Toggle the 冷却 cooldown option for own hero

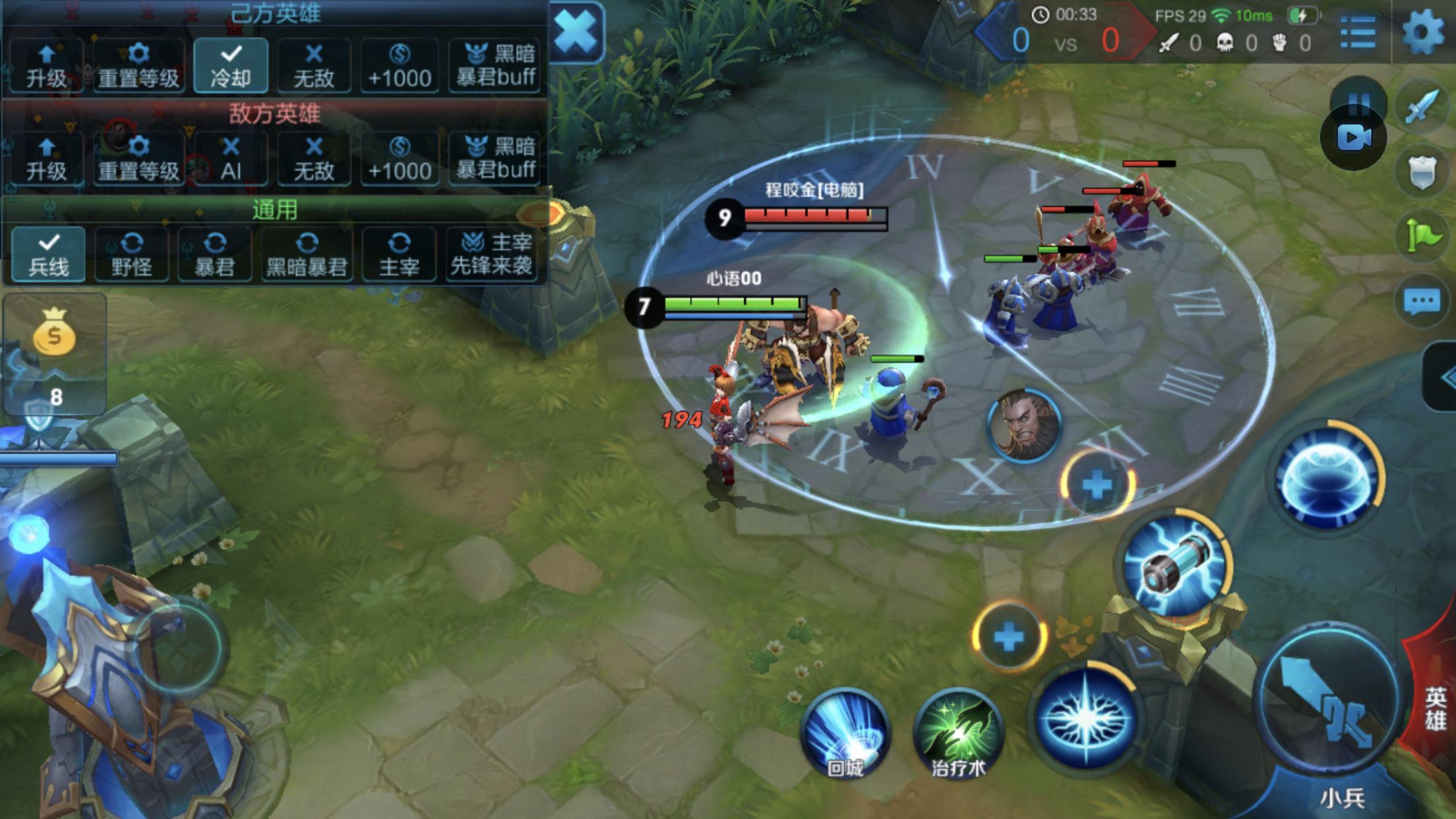pyautogui.click(x=231, y=65)
